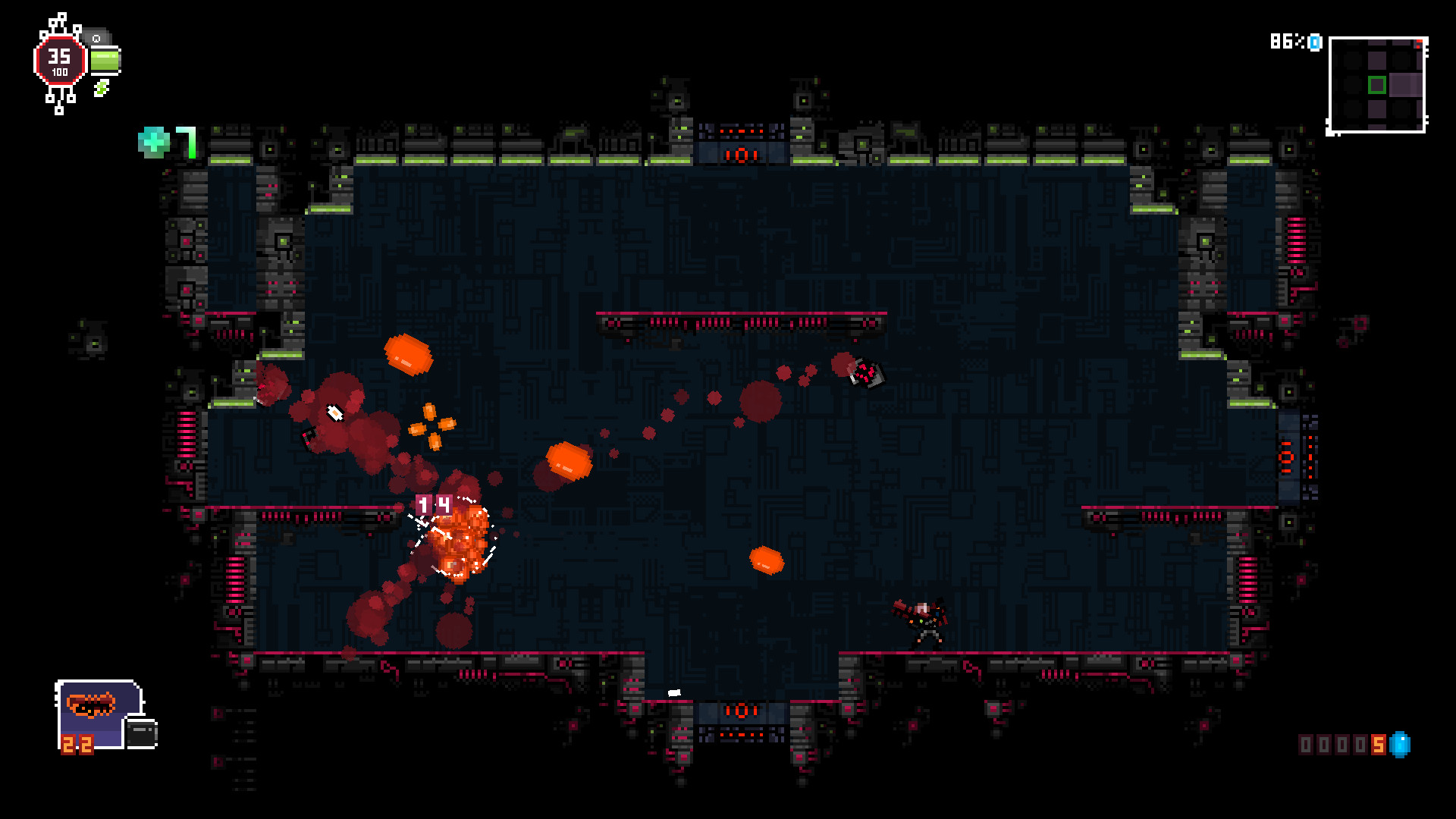
Task: Click the spare ammo magazine icon
Action: [142, 734]
